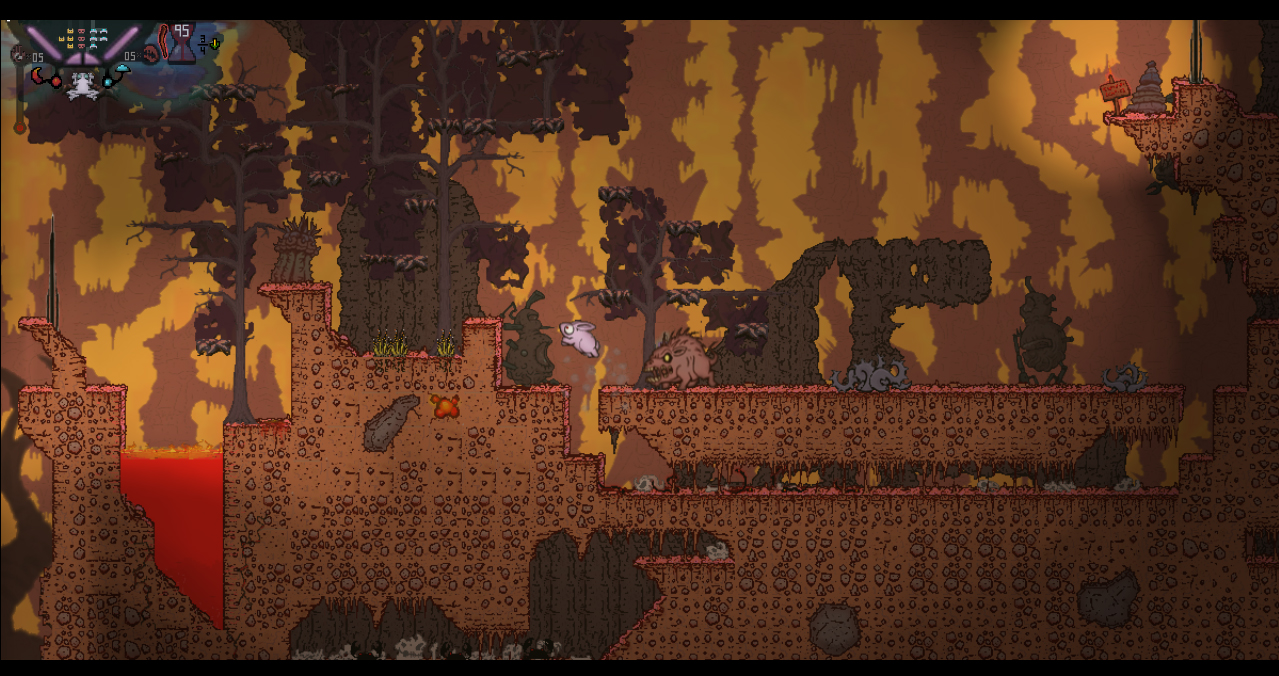Click the white frog character portrait
The image size is (1279, 676).
click(x=82, y=86)
